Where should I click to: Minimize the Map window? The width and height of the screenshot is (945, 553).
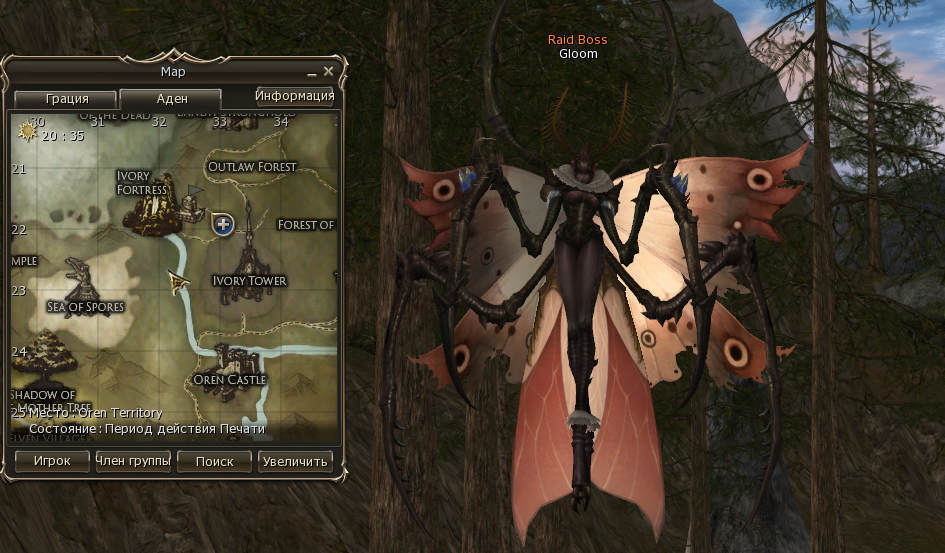(x=312, y=72)
